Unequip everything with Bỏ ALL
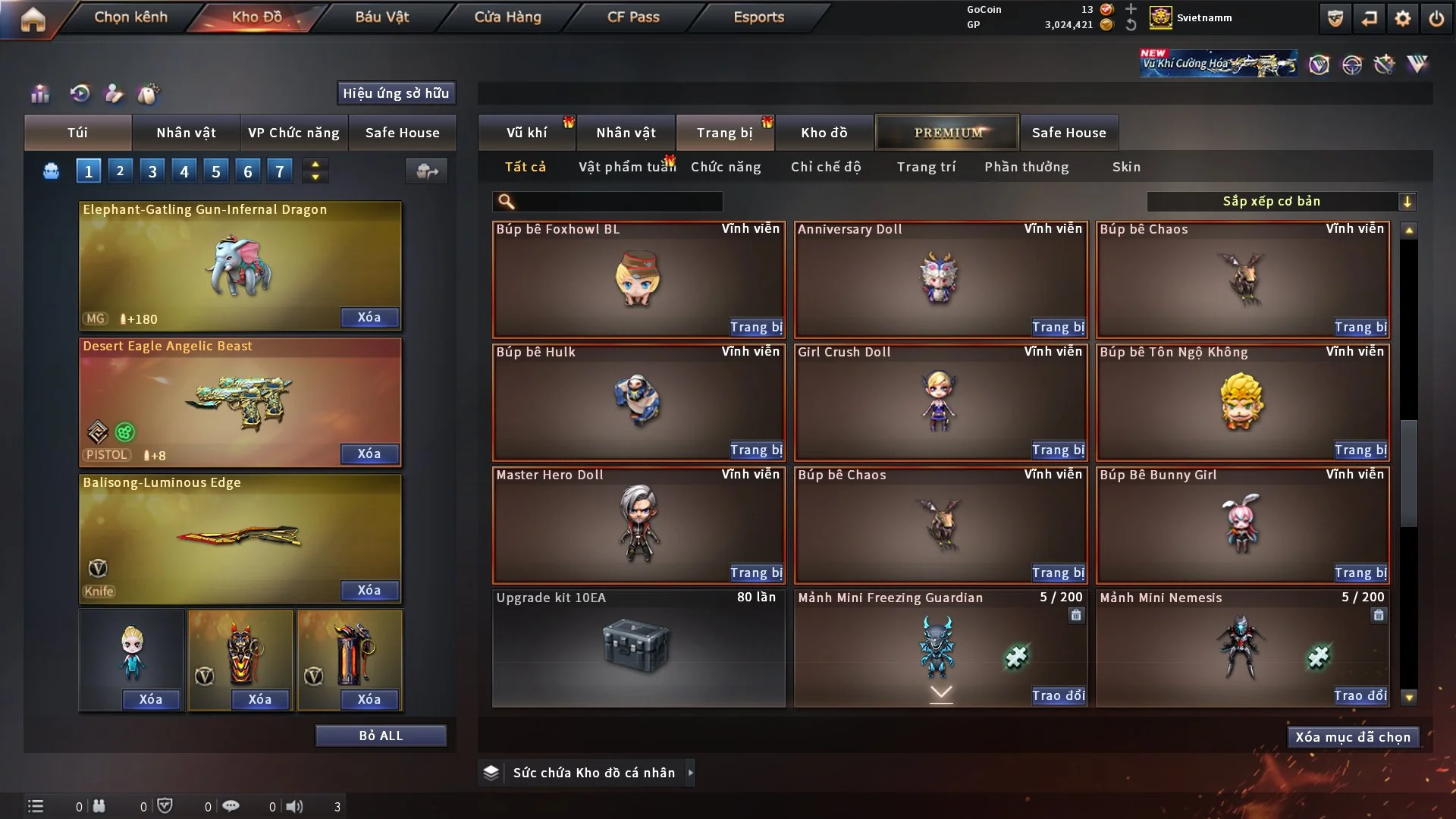1456x819 pixels. (381, 736)
